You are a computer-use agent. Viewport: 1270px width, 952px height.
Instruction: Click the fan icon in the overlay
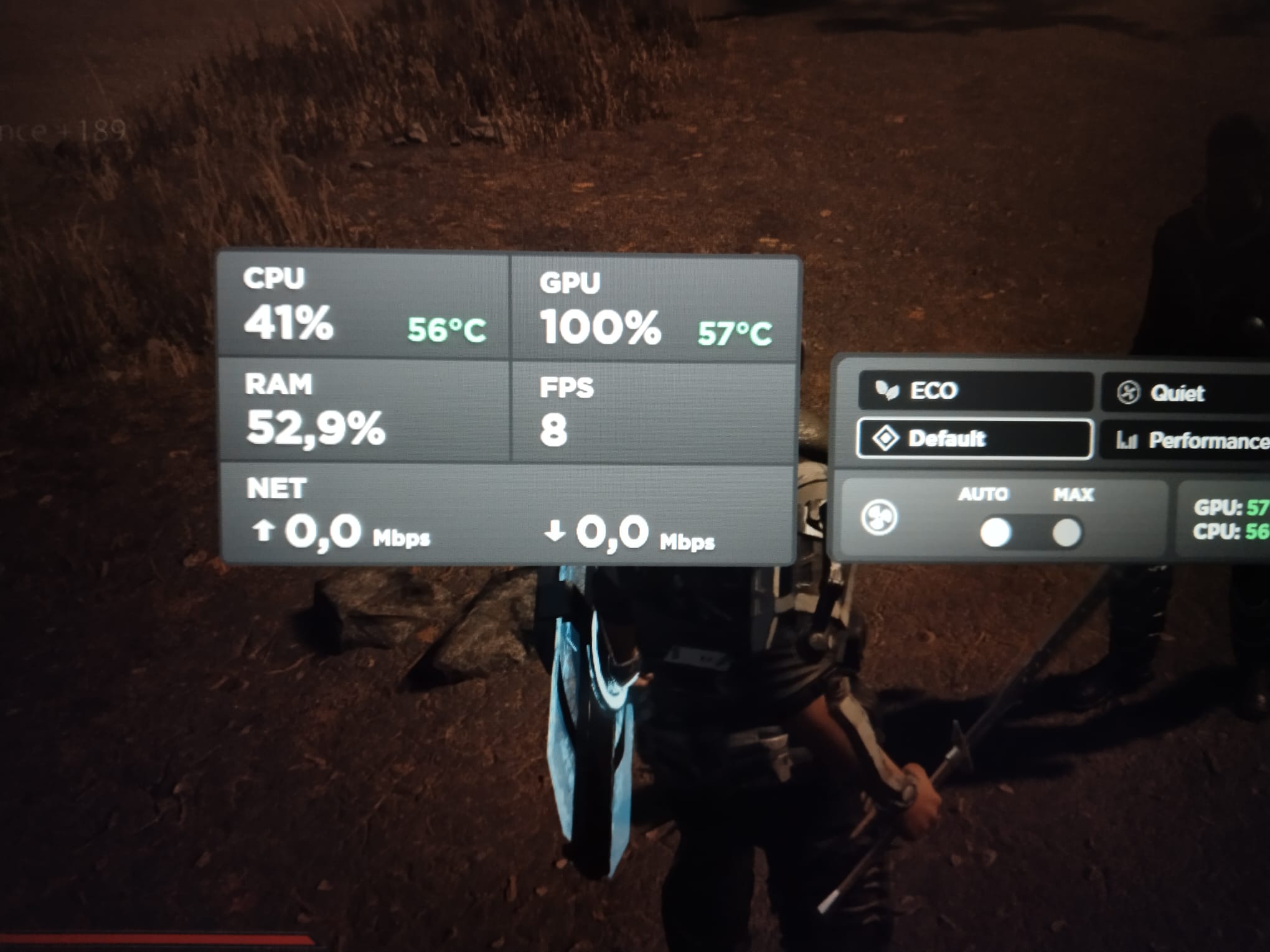pos(879,517)
